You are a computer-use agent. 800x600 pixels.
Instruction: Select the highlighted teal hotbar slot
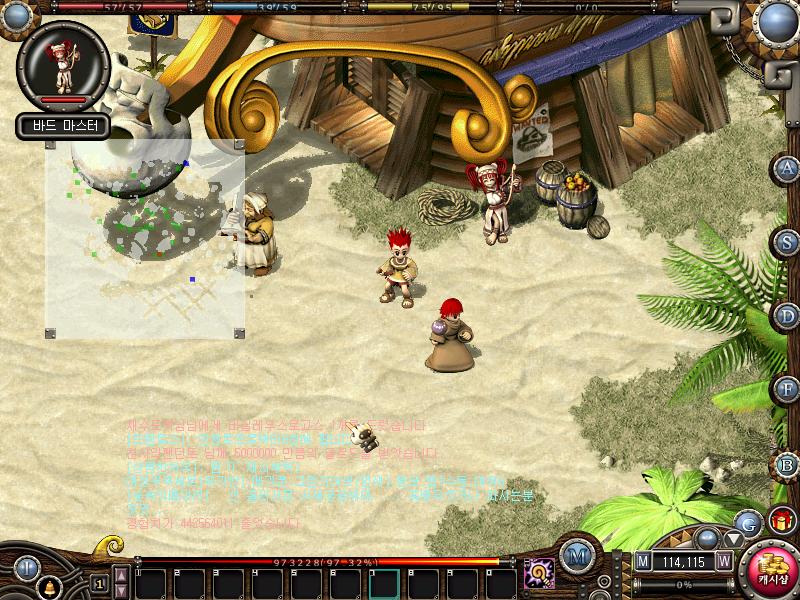pos(385,582)
